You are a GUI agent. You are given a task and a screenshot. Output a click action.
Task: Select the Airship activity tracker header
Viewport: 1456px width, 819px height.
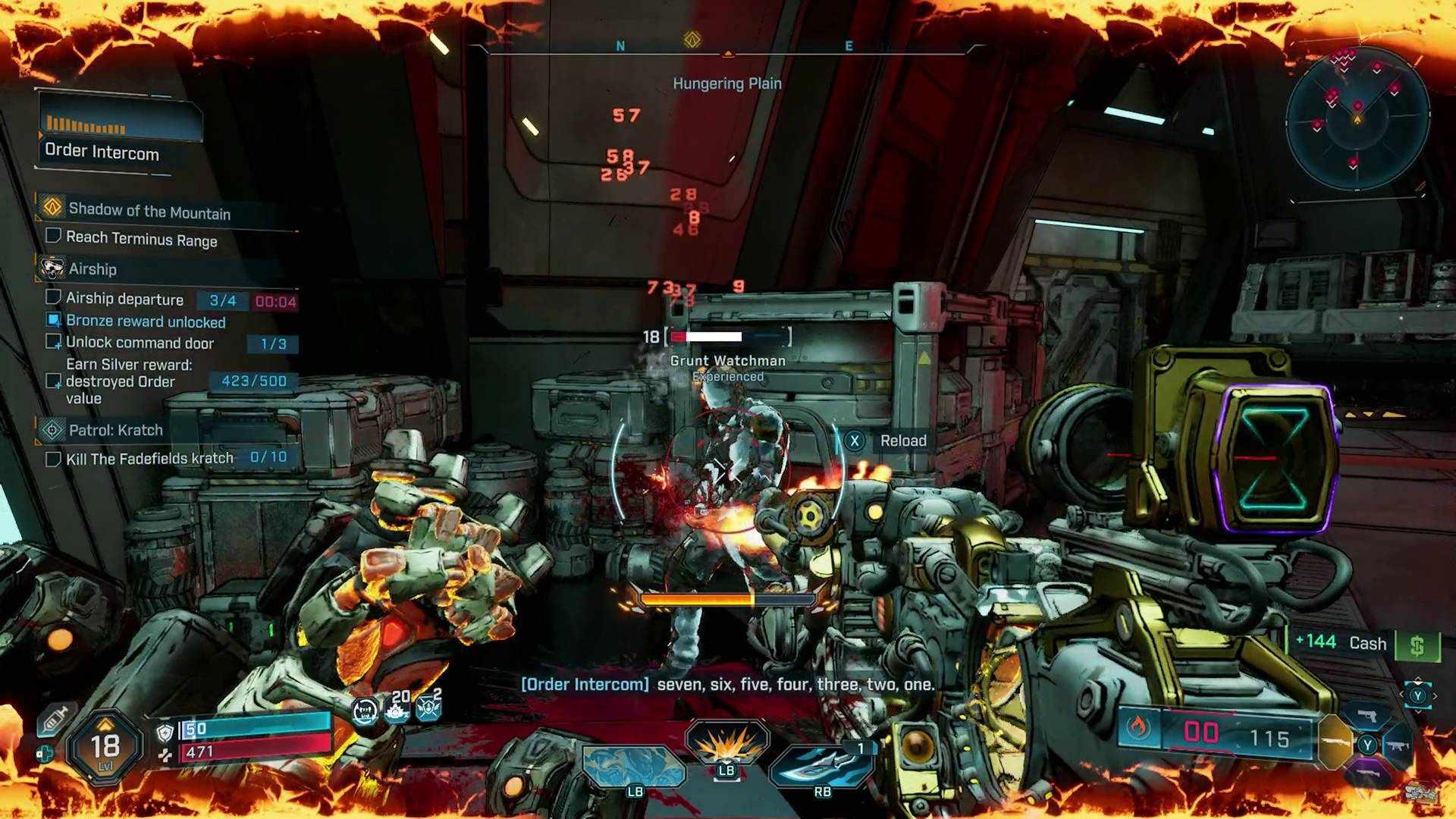93,269
